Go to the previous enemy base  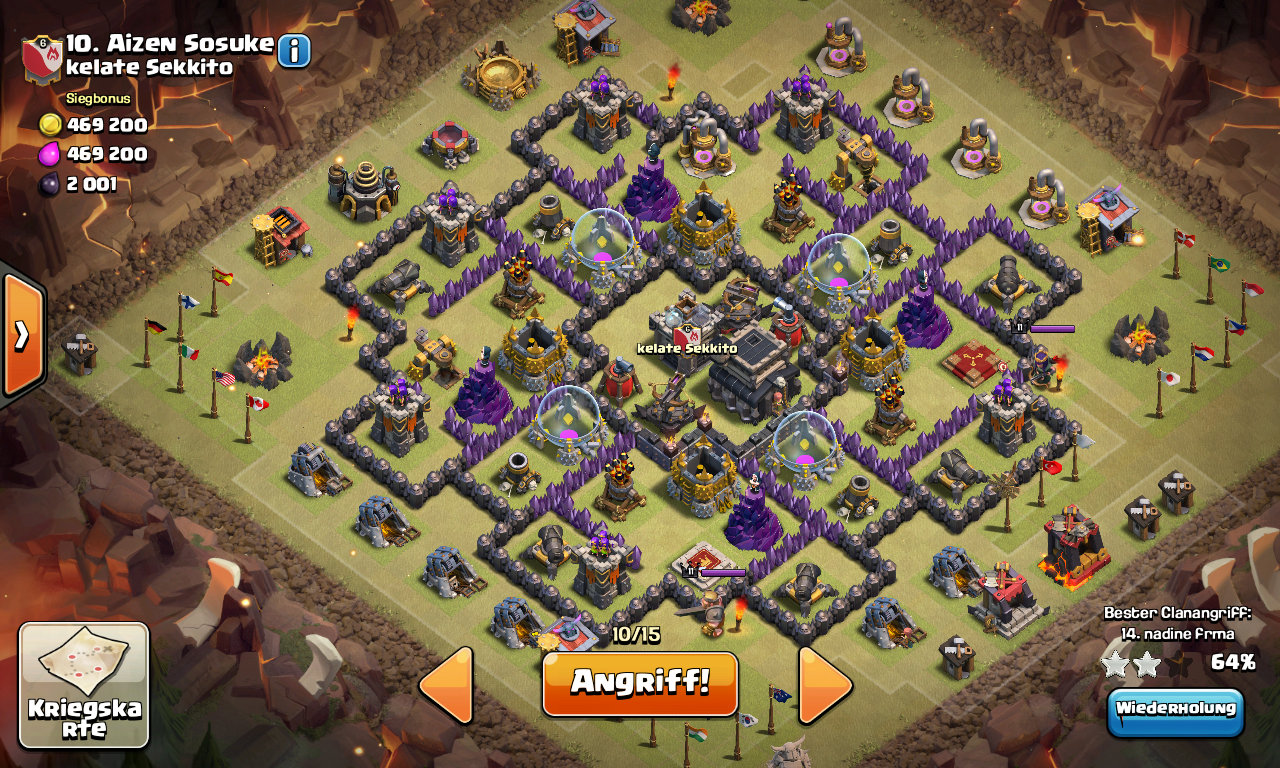pyautogui.click(x=447, y=685)
